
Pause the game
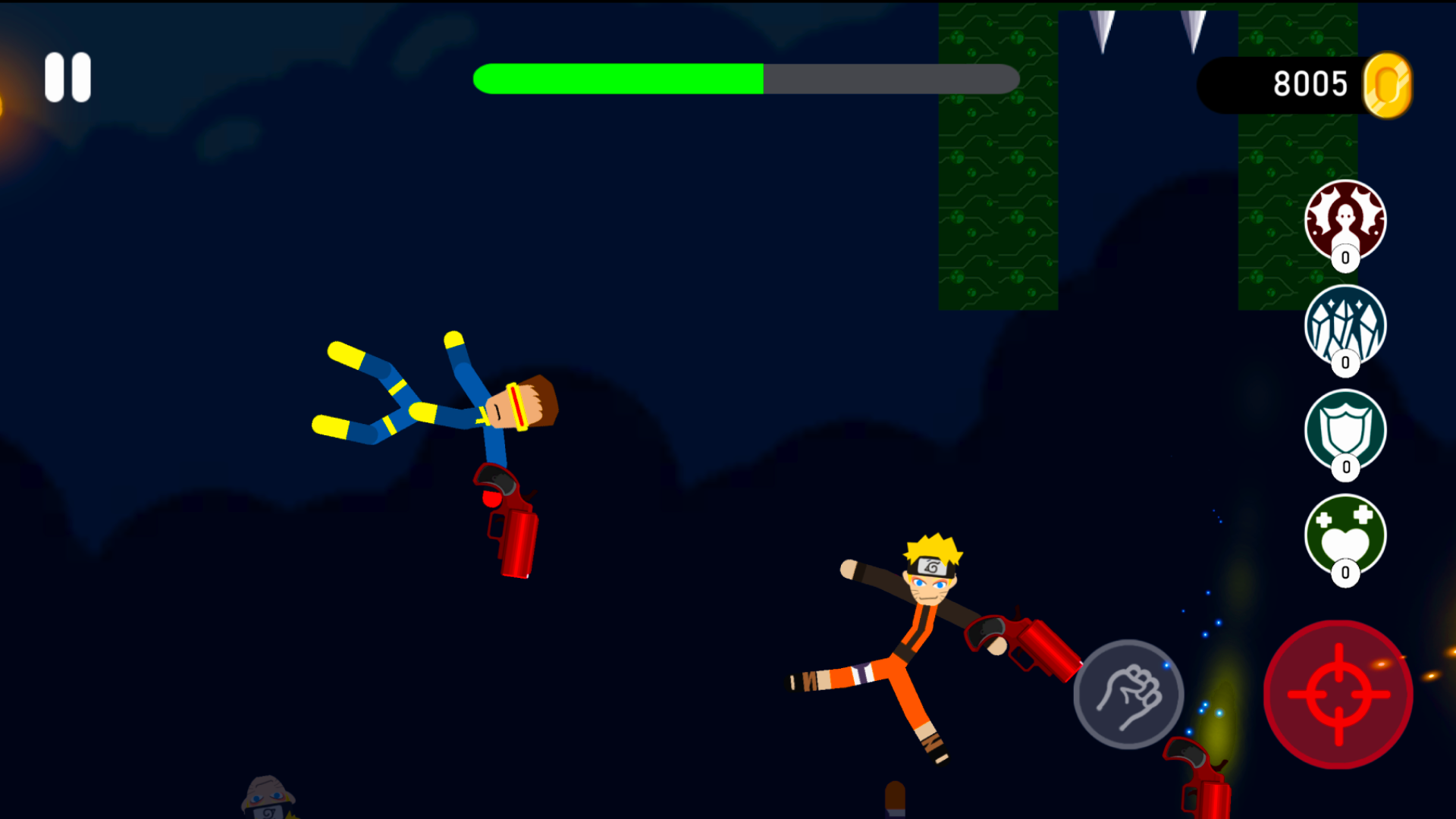67,77
